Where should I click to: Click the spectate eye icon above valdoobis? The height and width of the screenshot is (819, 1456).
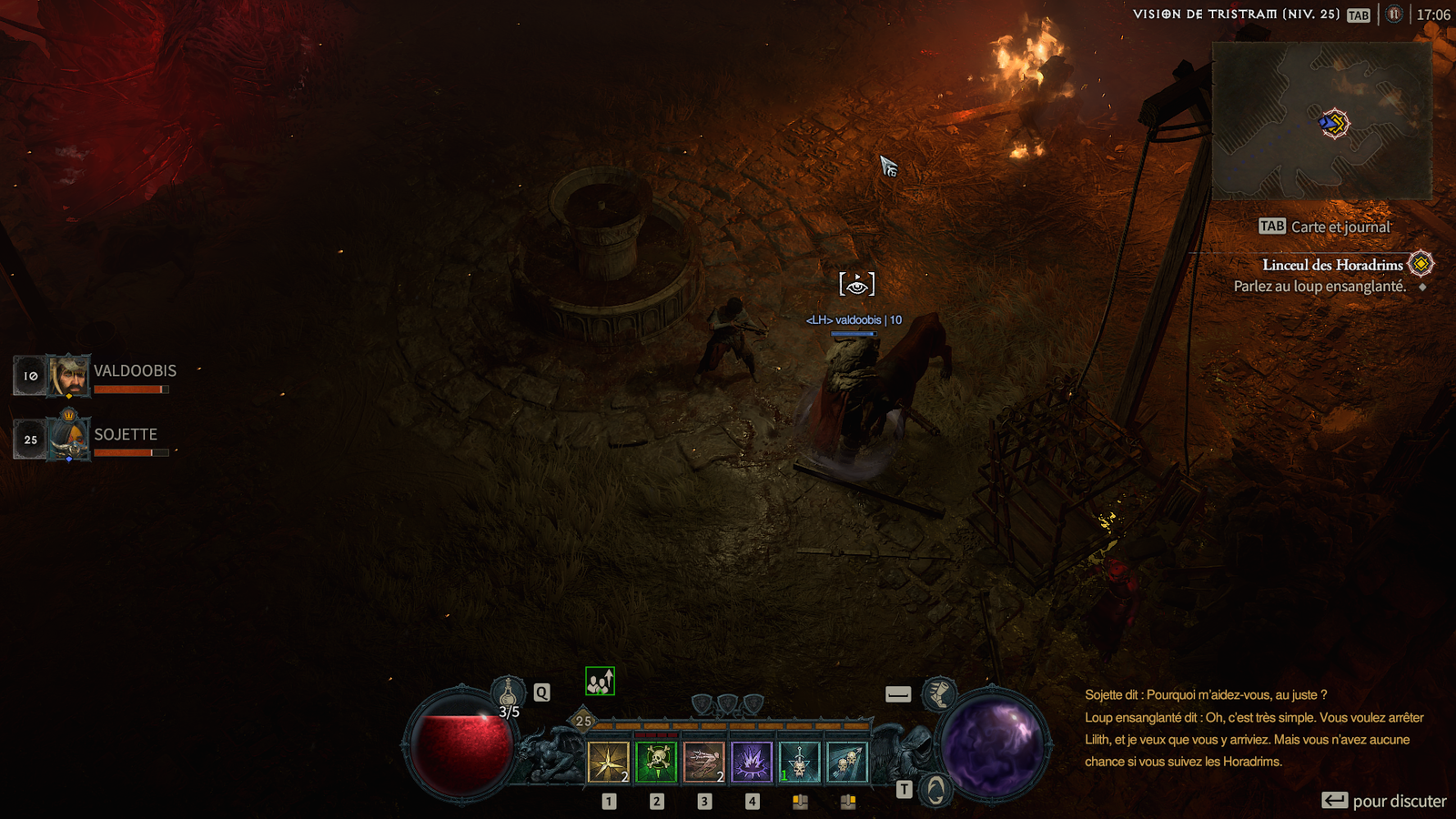click(856, 284)
